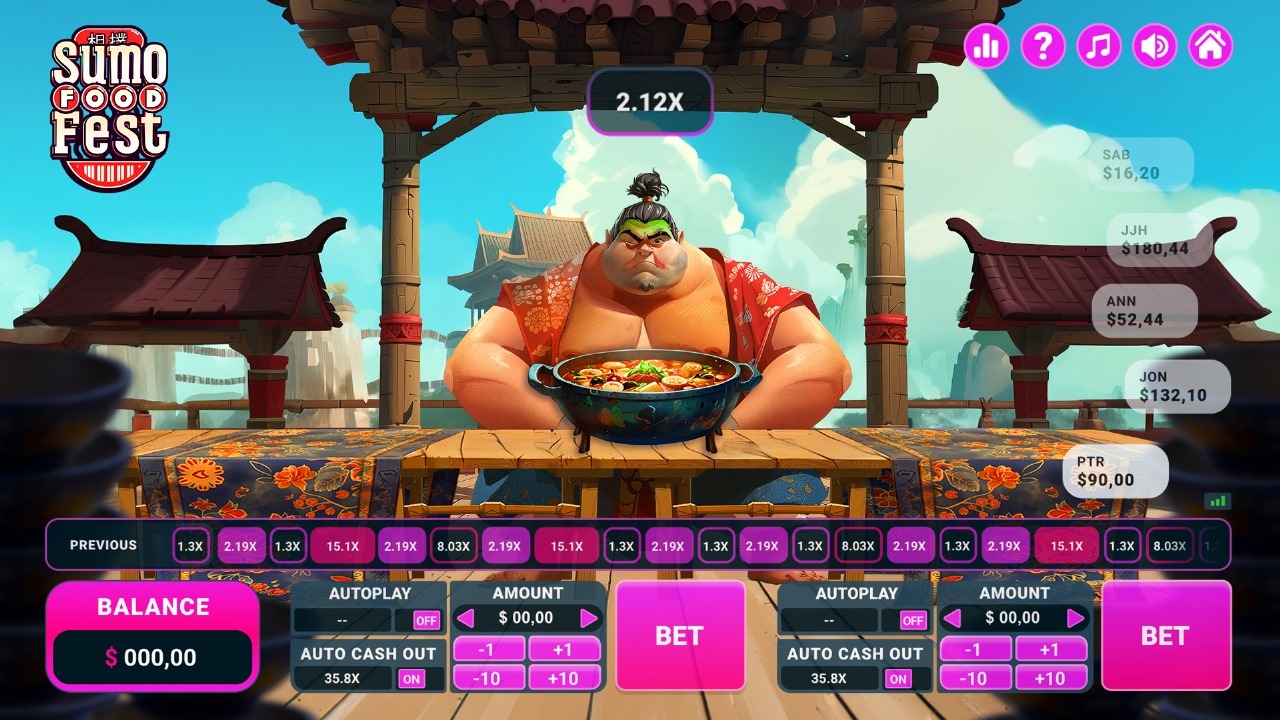Place a bet with the right panel's BET button
The height and width of the screenshot is (720, 1280).
pos(1166,635)
